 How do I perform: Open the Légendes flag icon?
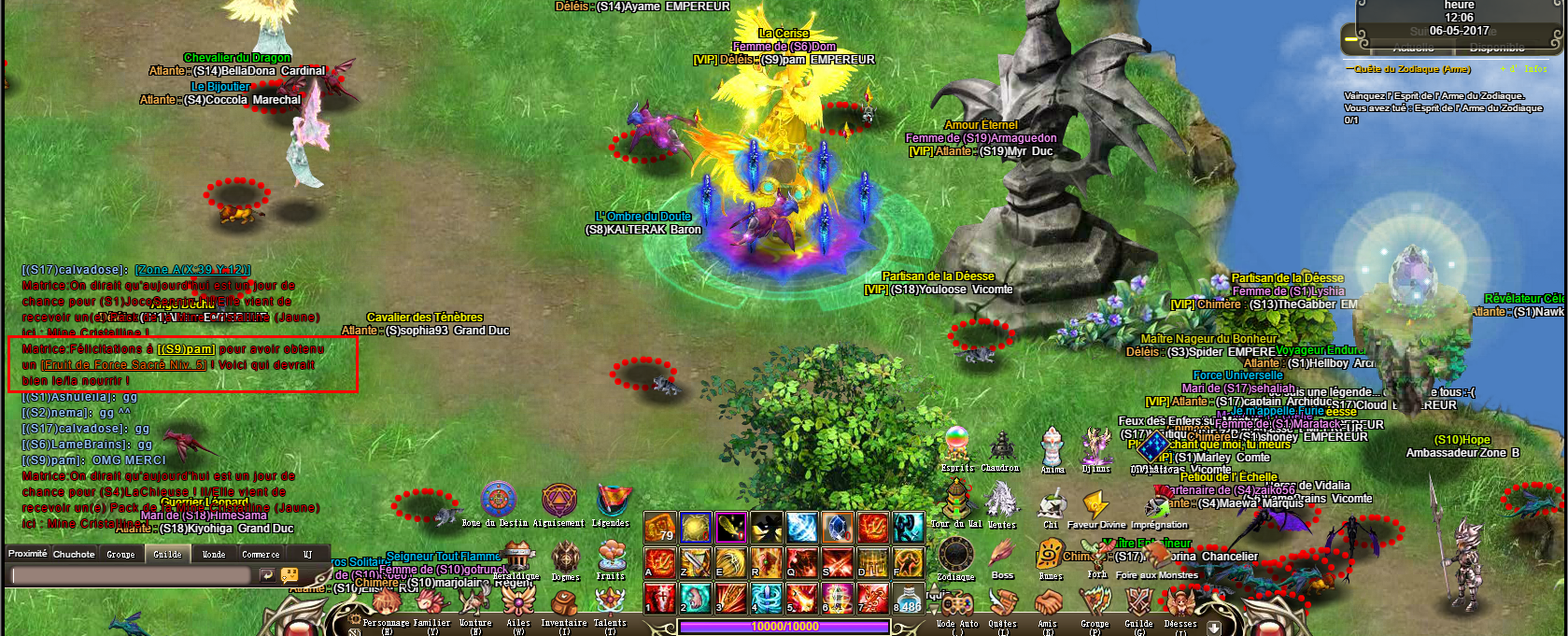click(x=612, y=501)
